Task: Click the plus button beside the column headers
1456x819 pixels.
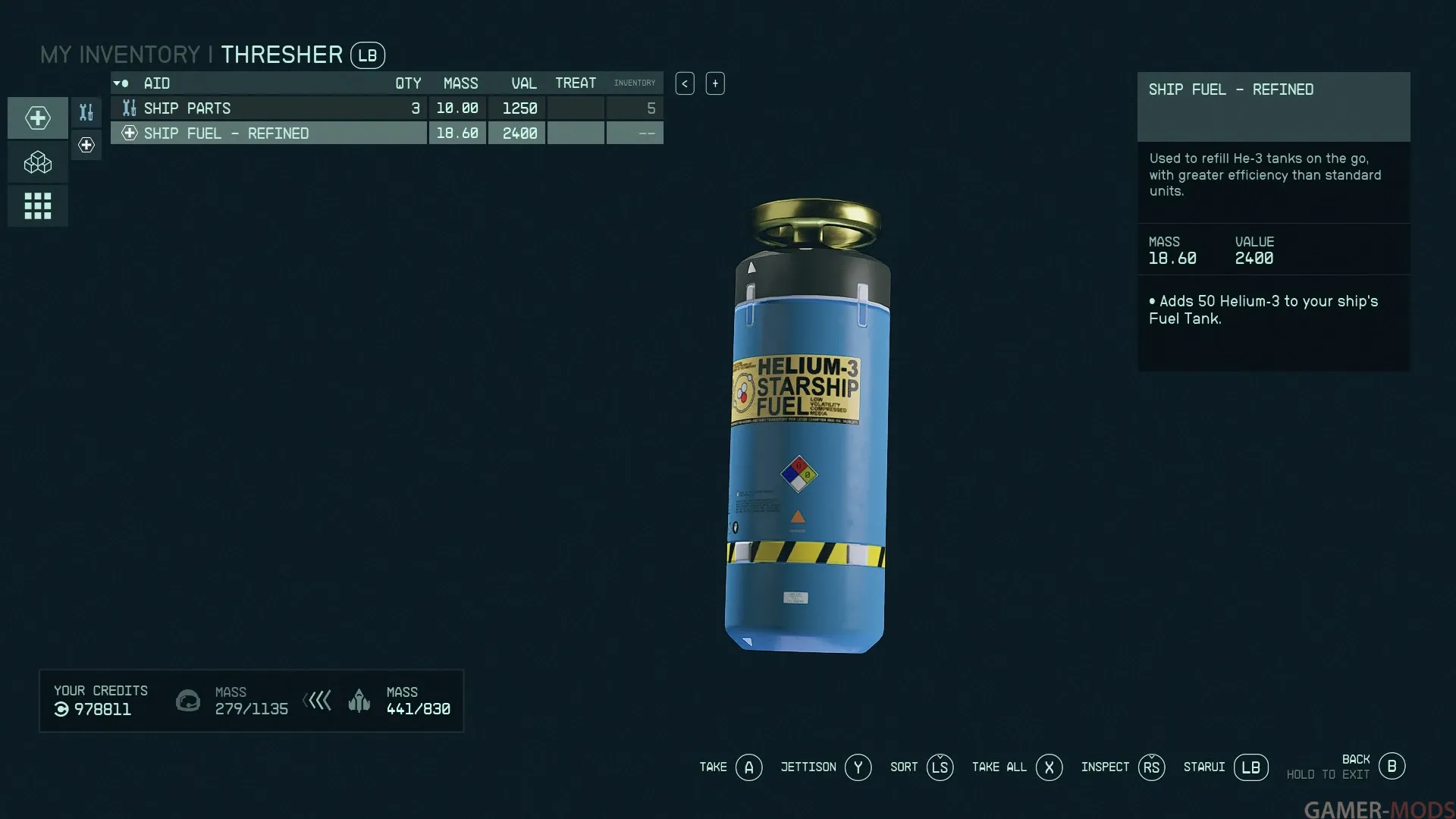Action: pyautogui.click(x=715, y=83)
